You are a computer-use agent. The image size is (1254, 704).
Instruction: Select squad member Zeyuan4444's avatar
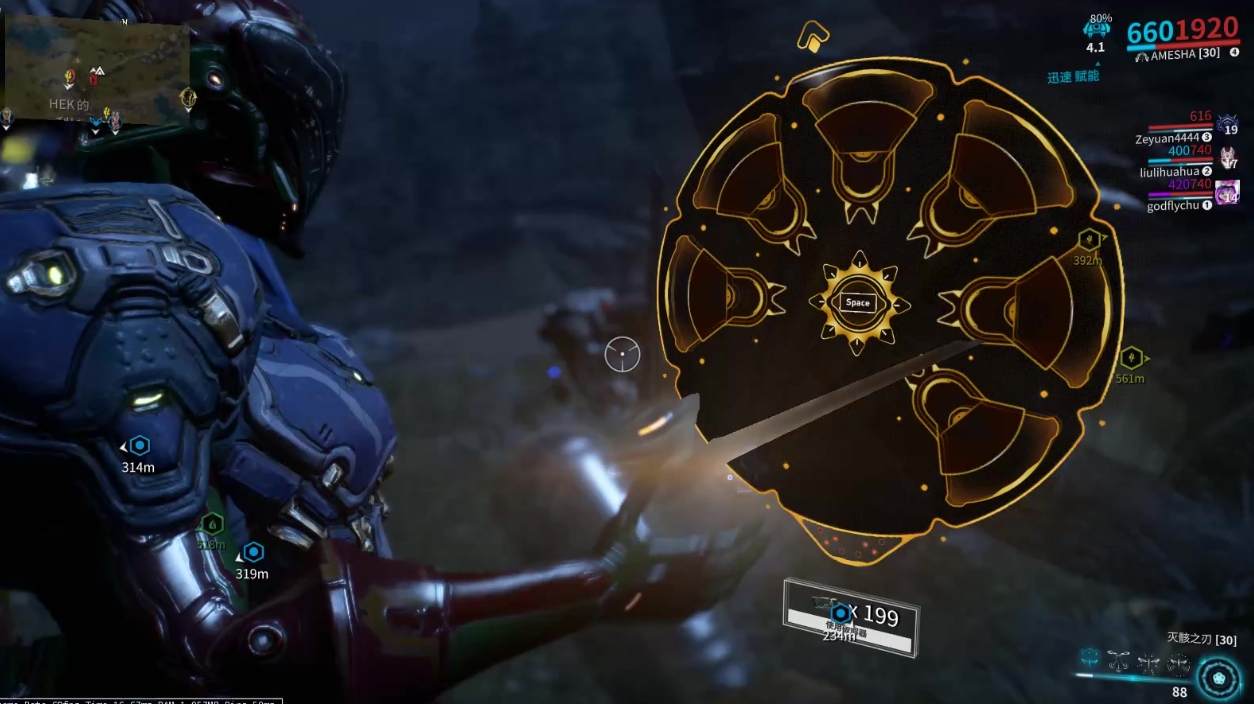[x=1228, y=125]
